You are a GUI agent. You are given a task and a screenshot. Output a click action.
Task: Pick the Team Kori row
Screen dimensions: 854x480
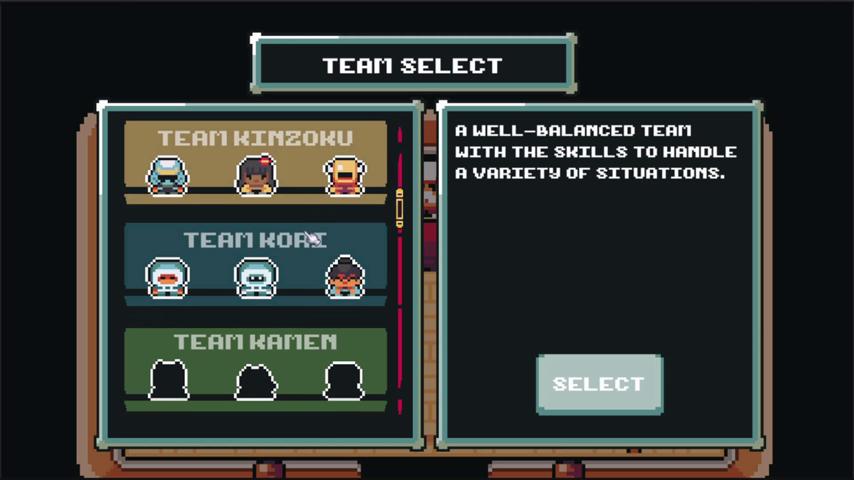[255, 264]
